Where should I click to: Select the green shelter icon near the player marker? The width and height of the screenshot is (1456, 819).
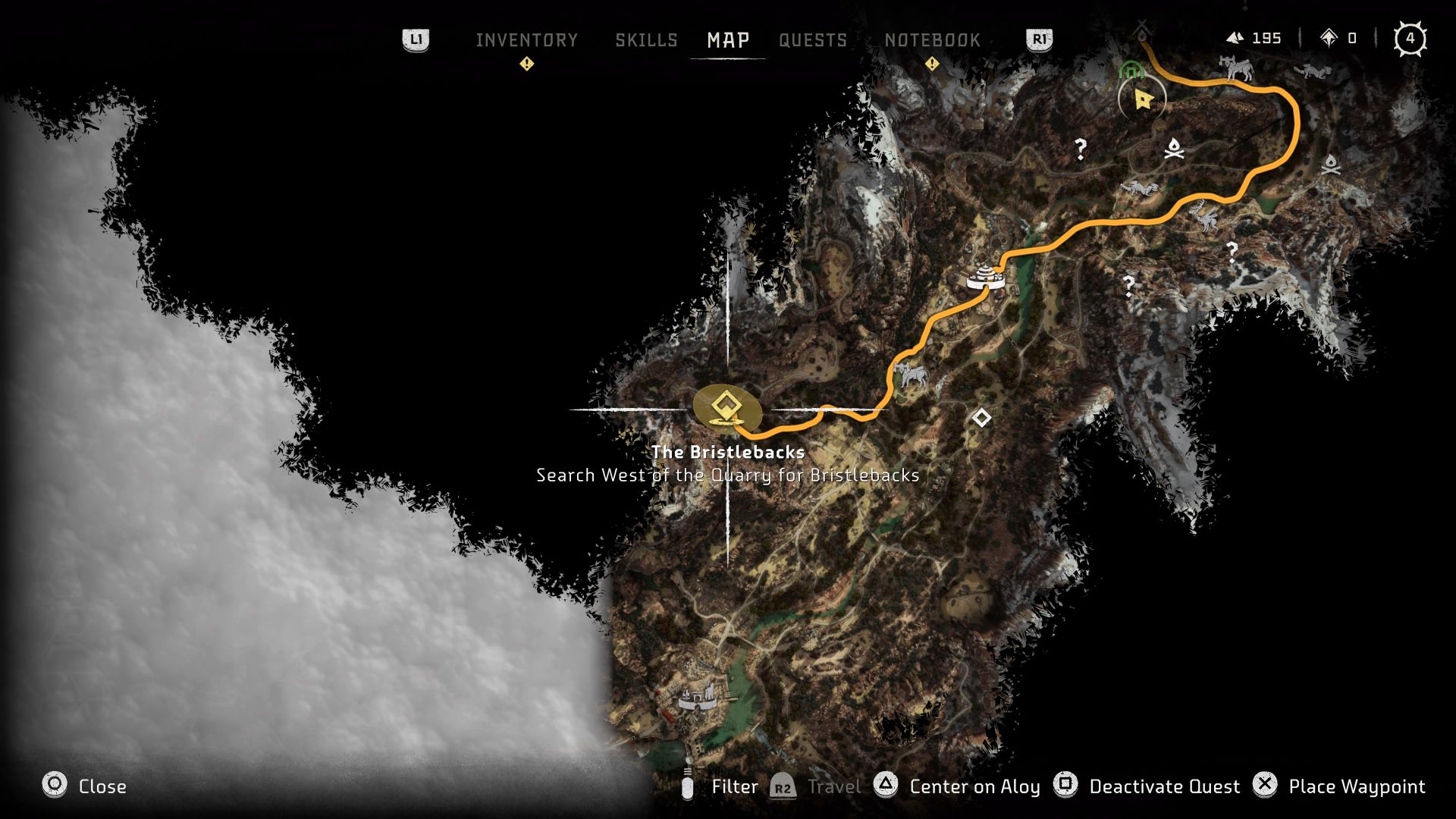coord(1131,71)
